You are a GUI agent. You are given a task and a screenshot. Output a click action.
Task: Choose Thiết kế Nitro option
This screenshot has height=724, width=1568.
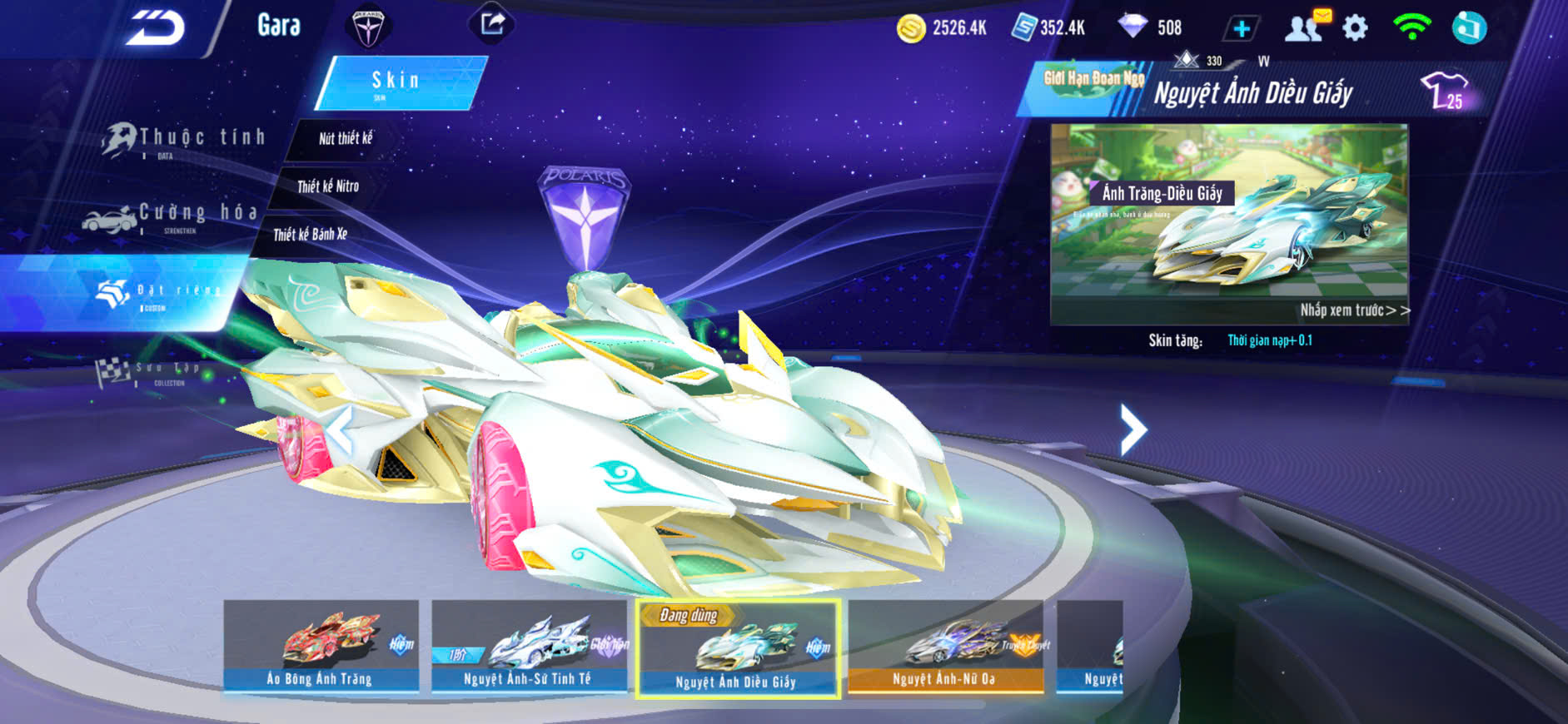[328, 186]
